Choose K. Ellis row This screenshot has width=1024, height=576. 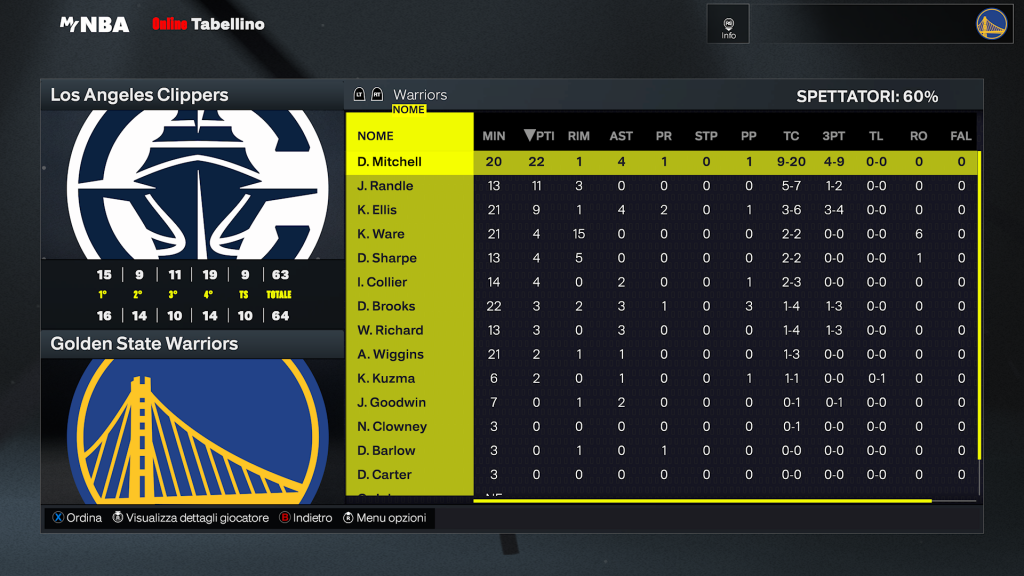tap(377, 210)
